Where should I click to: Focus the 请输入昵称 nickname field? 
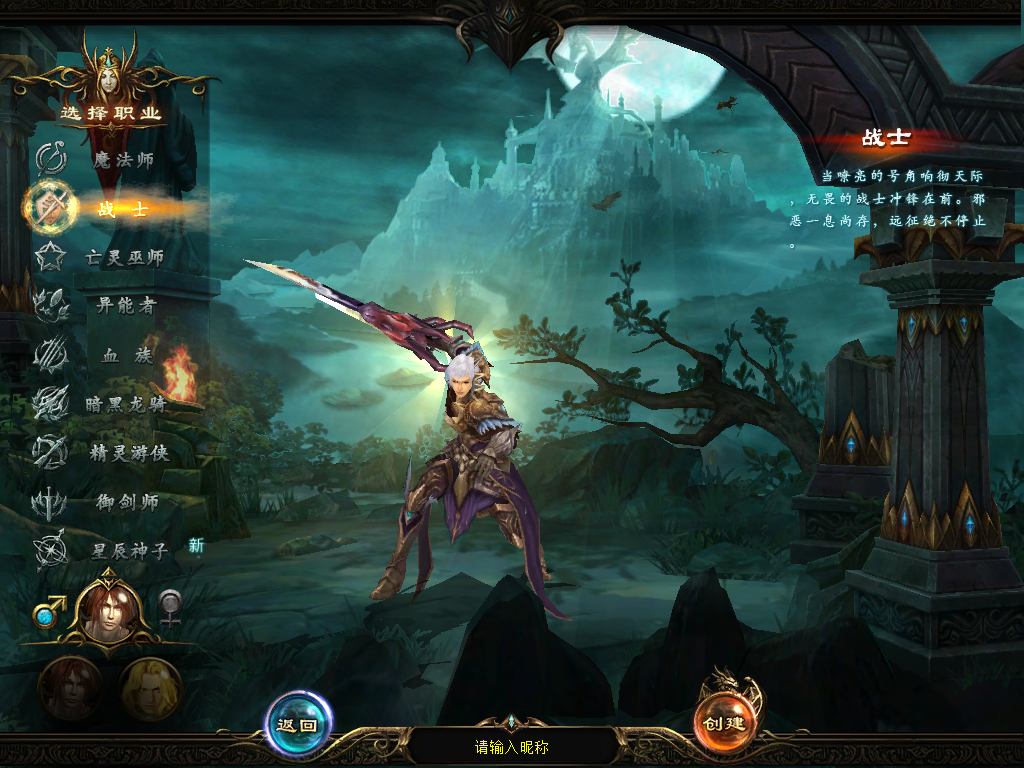[x=512, y=747]
